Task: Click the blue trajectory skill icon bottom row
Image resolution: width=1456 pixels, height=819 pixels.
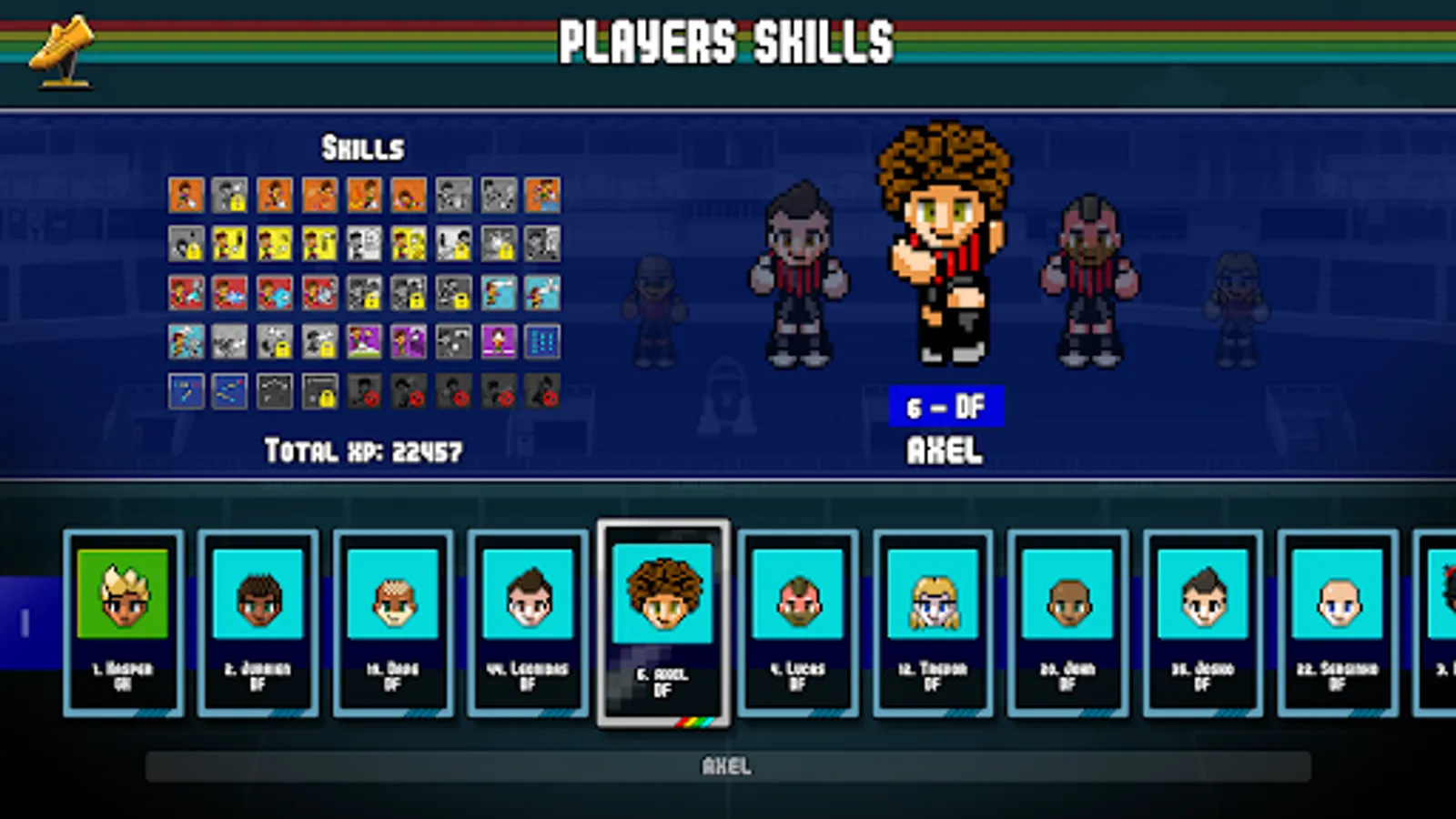Action: pyautogui.click(x=187, y=389)
